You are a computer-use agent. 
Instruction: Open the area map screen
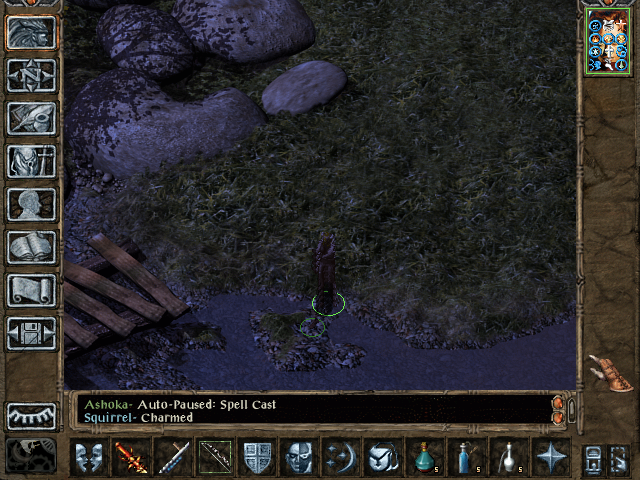pyautogui.click(x=31, y=75)
